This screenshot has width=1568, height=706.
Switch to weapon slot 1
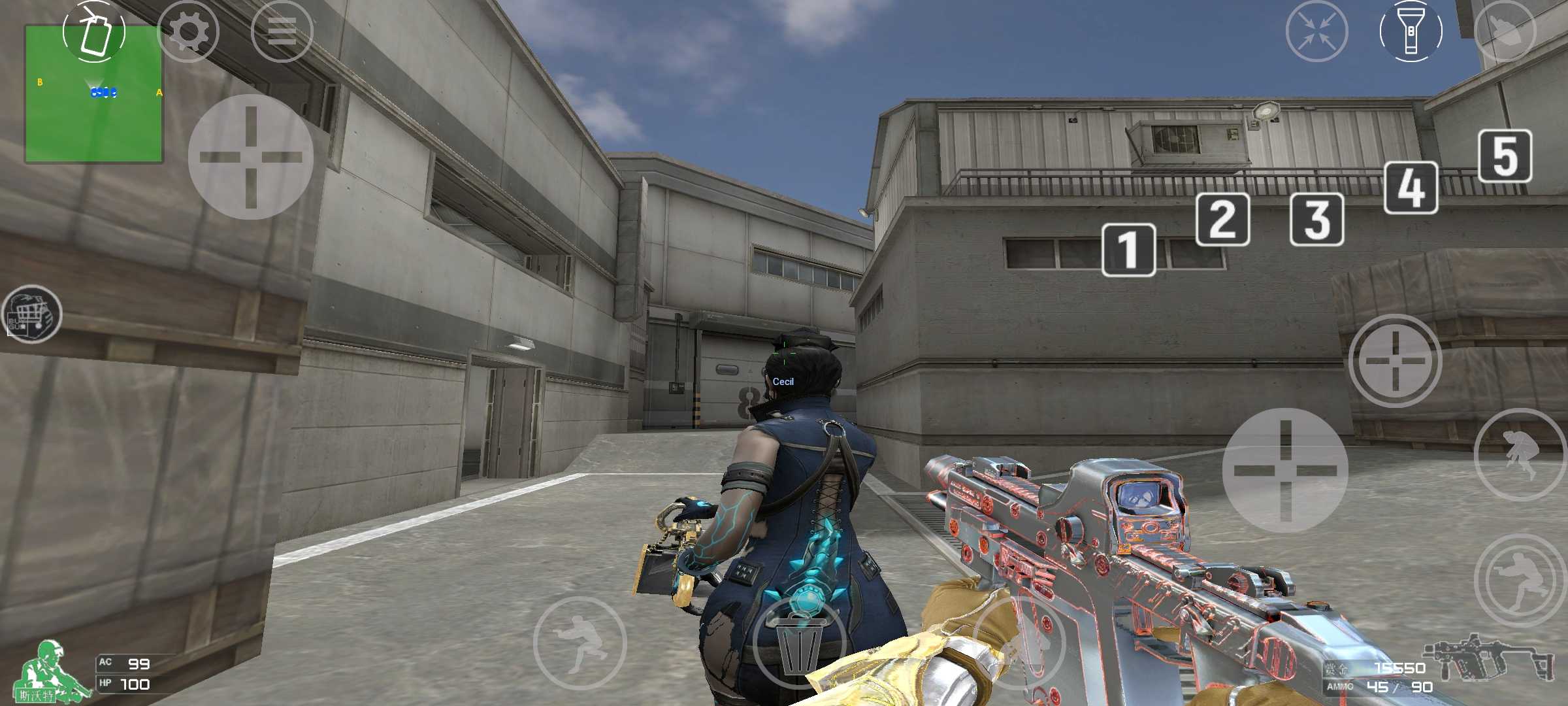[x=1128, y=250]
